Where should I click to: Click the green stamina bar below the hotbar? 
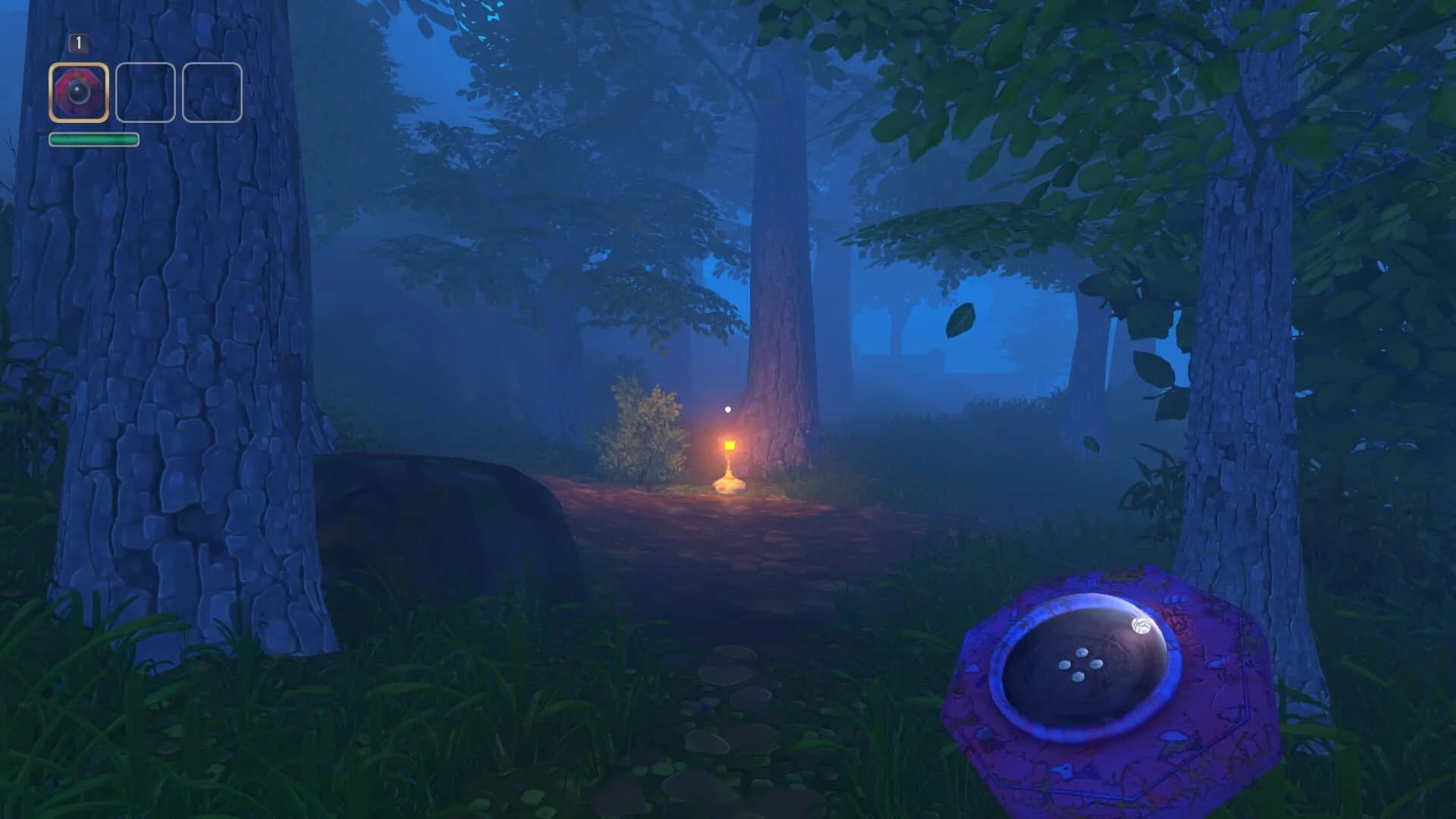(x=94, y=139)
